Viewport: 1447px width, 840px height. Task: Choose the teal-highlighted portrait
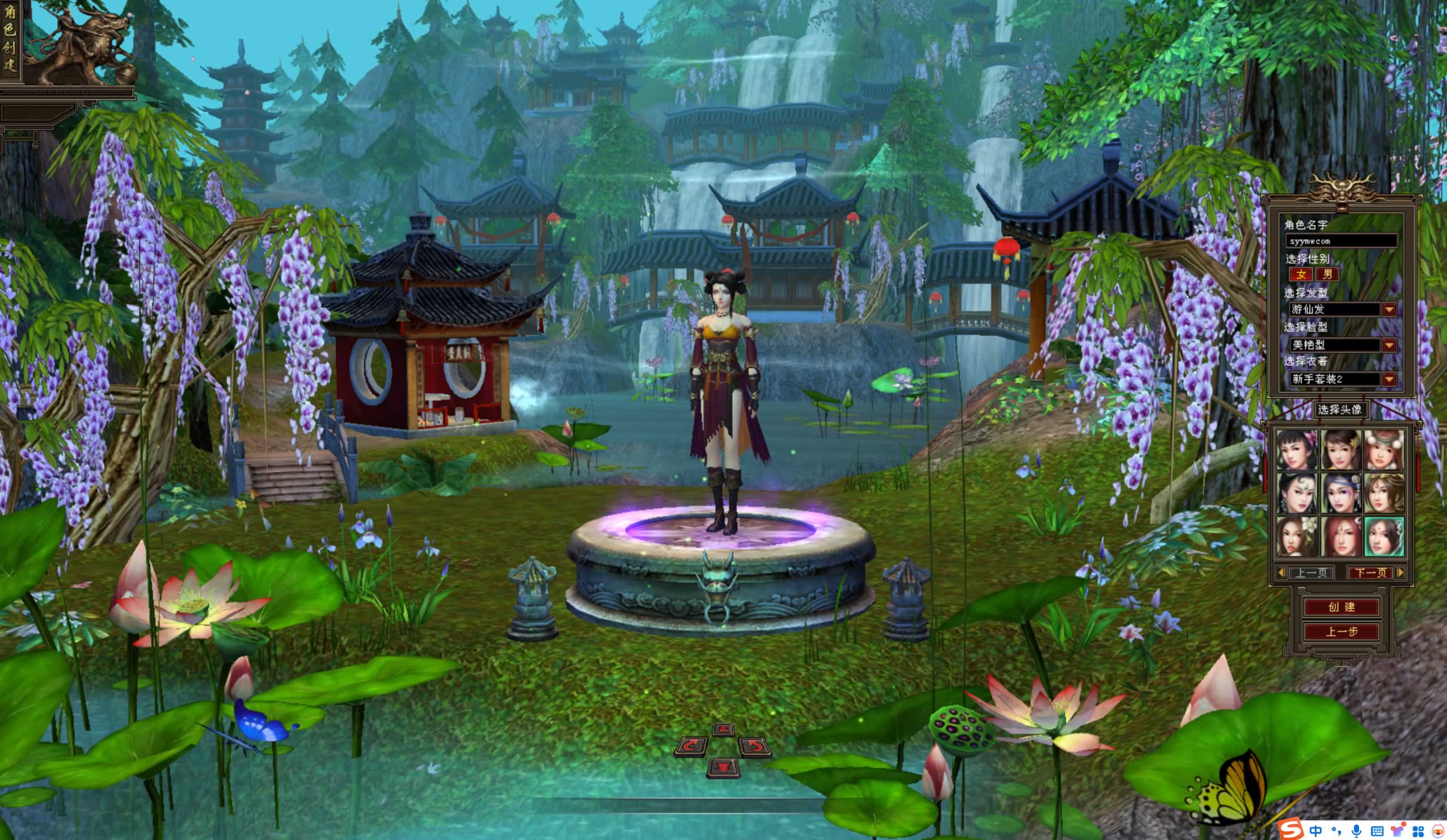pos(1383,536)
